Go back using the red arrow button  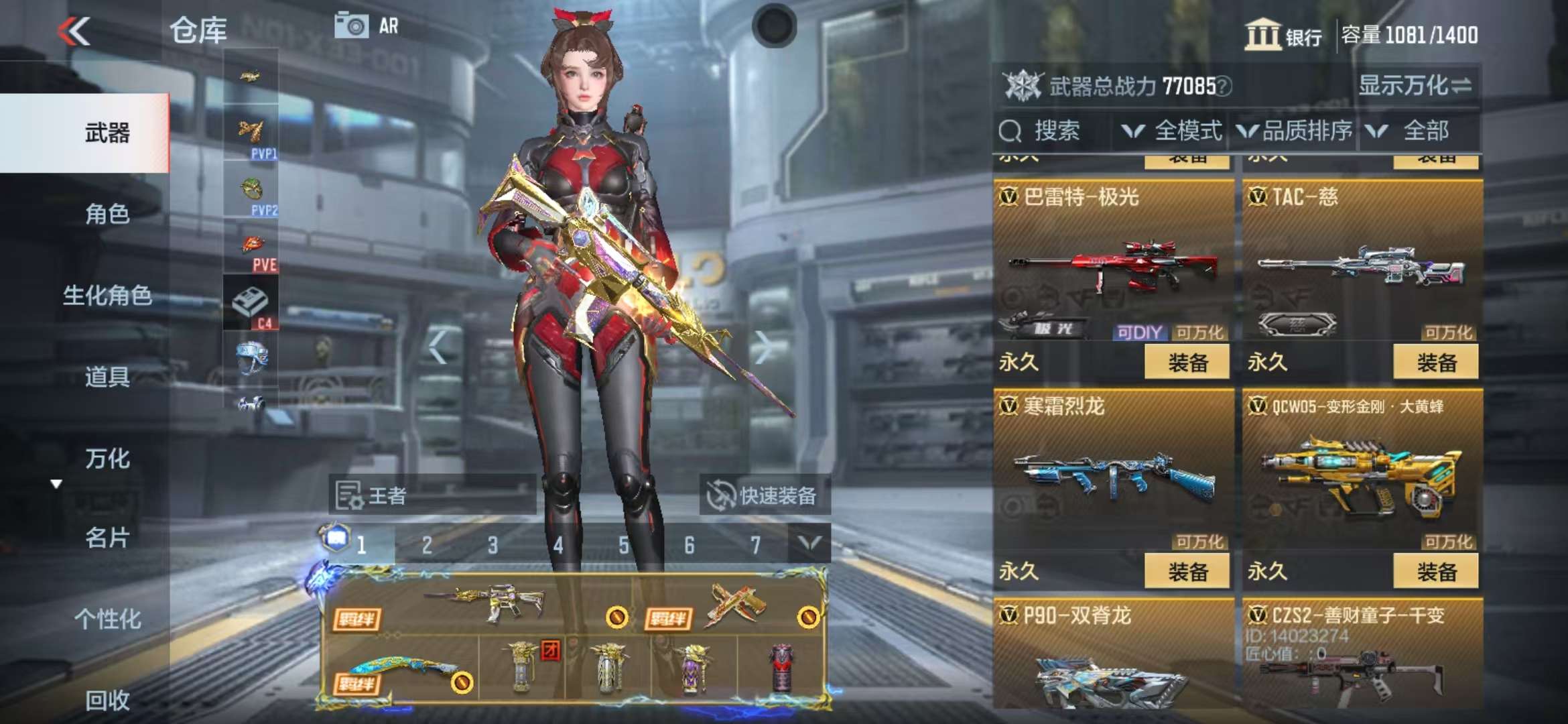(x=74, y=31)
